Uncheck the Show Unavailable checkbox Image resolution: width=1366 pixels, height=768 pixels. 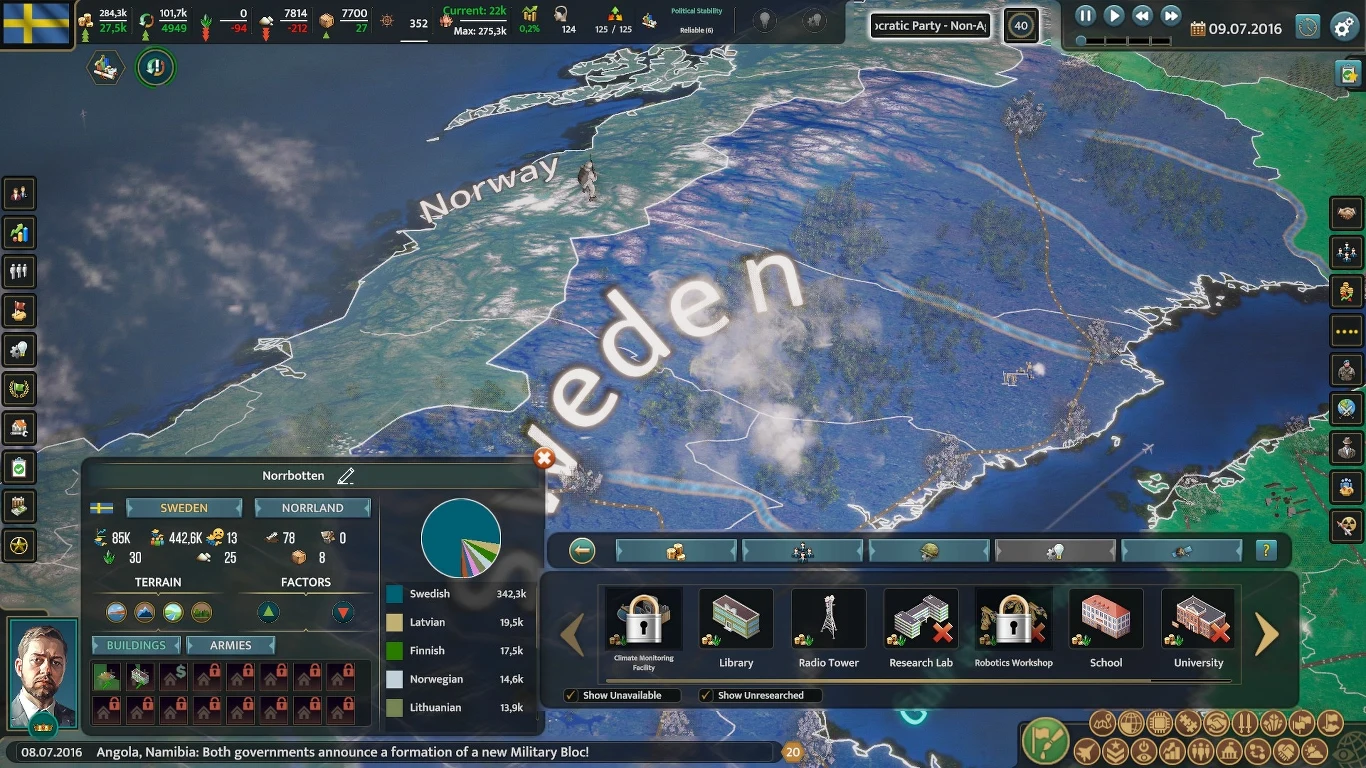pos(572,695)
